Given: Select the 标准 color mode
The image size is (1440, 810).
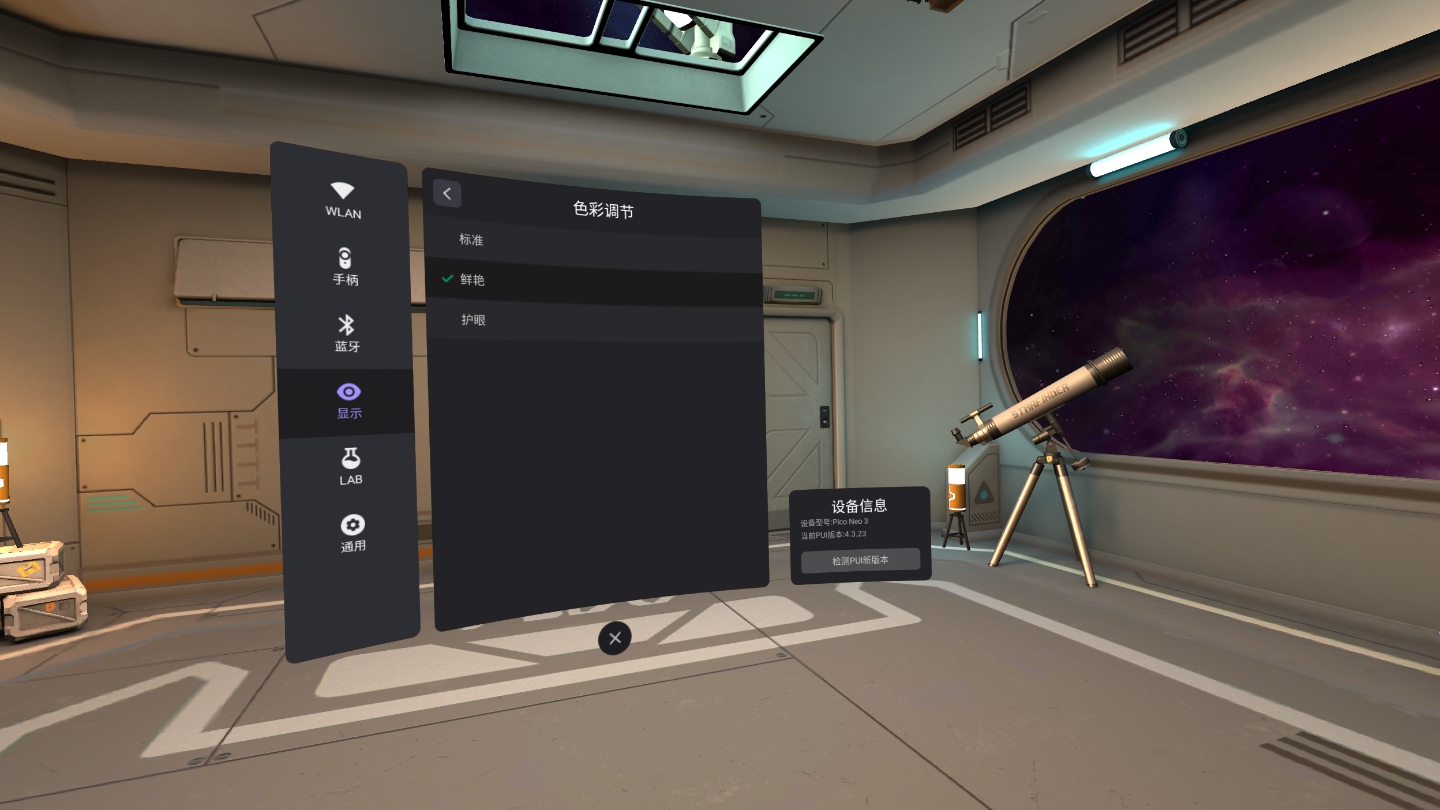Looking at the screenshot, I should [x=470, y=240].
